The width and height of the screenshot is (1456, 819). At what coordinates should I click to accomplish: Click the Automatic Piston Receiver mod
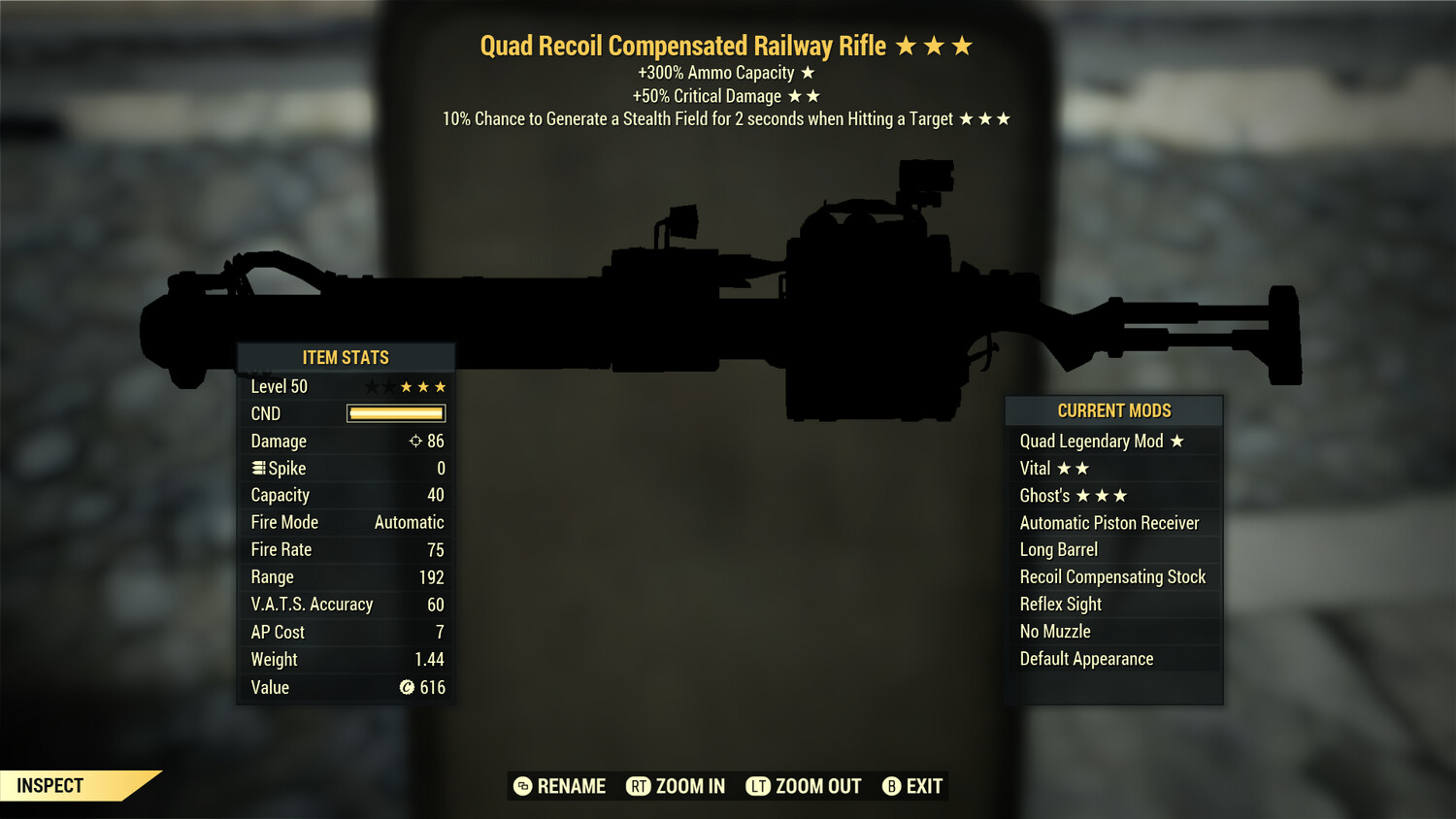pos(1109,522)
